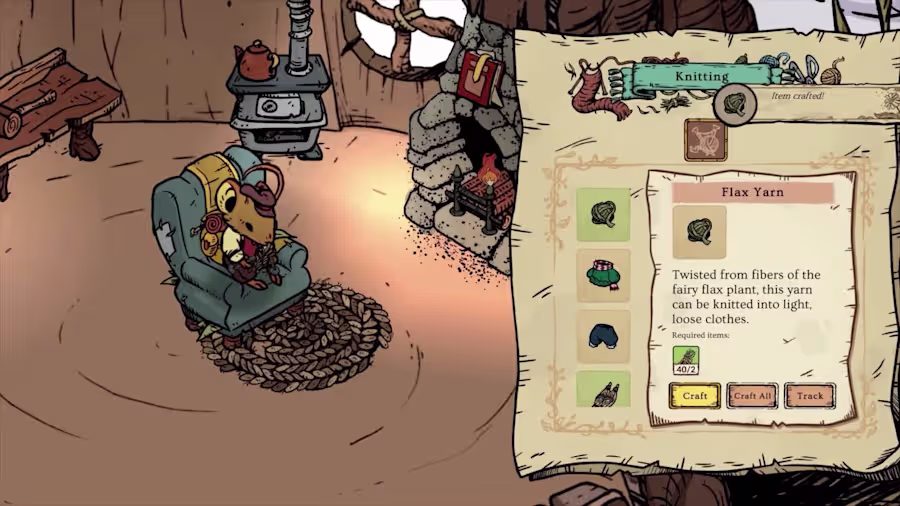The width and height of the screenshot is (900, 506).
Task: Choose the green sweater with scarf recipe
Action: pyautogui.click(x=603, y=276)
